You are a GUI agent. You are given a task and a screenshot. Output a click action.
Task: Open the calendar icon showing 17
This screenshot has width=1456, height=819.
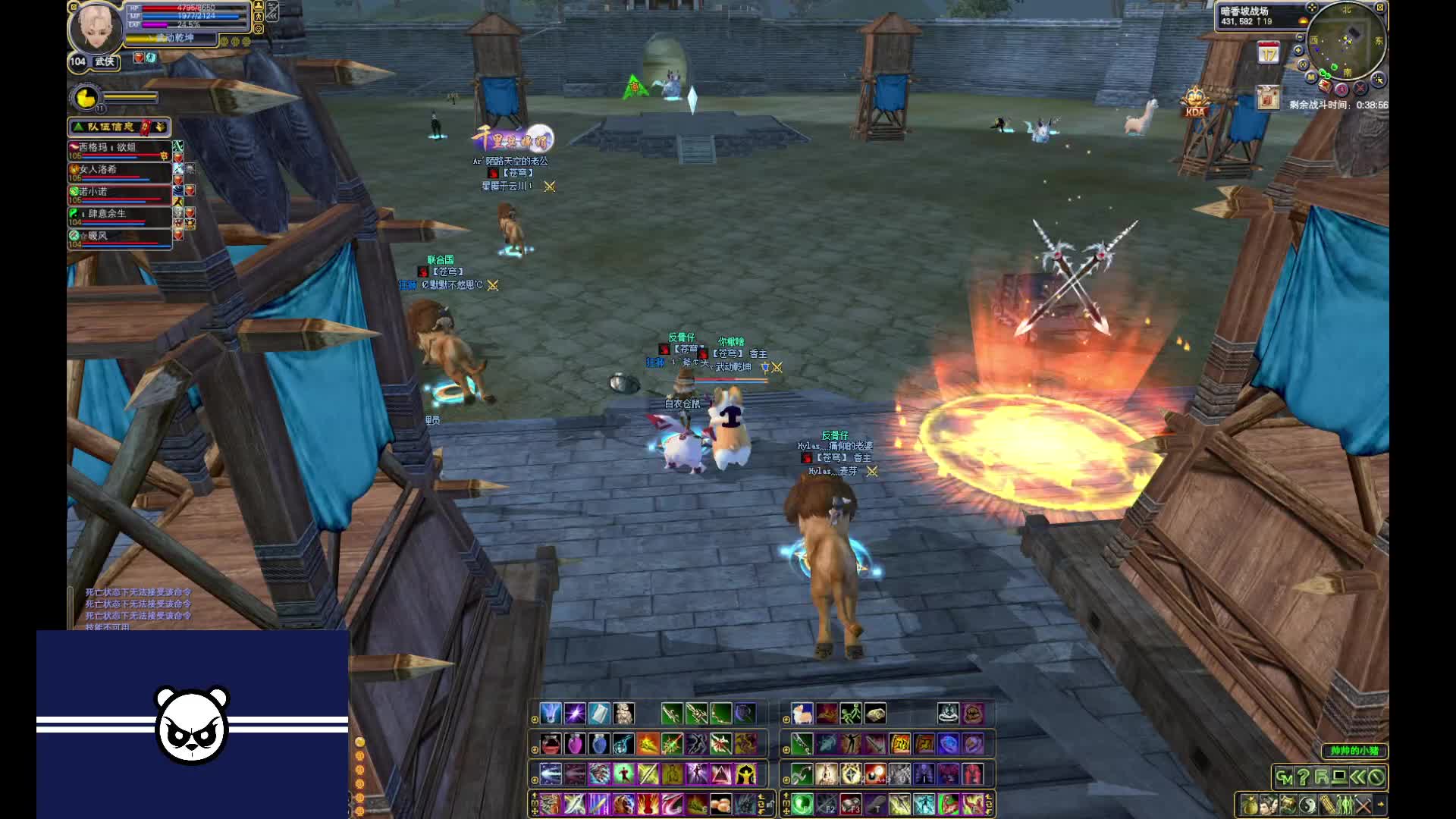click(1269, 53)
